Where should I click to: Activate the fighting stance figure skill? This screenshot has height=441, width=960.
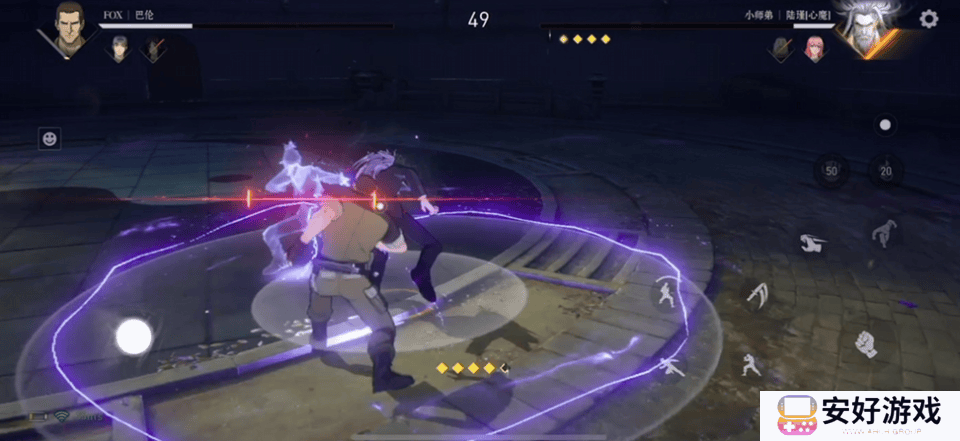pyautogui.click(x=667, y=293)
